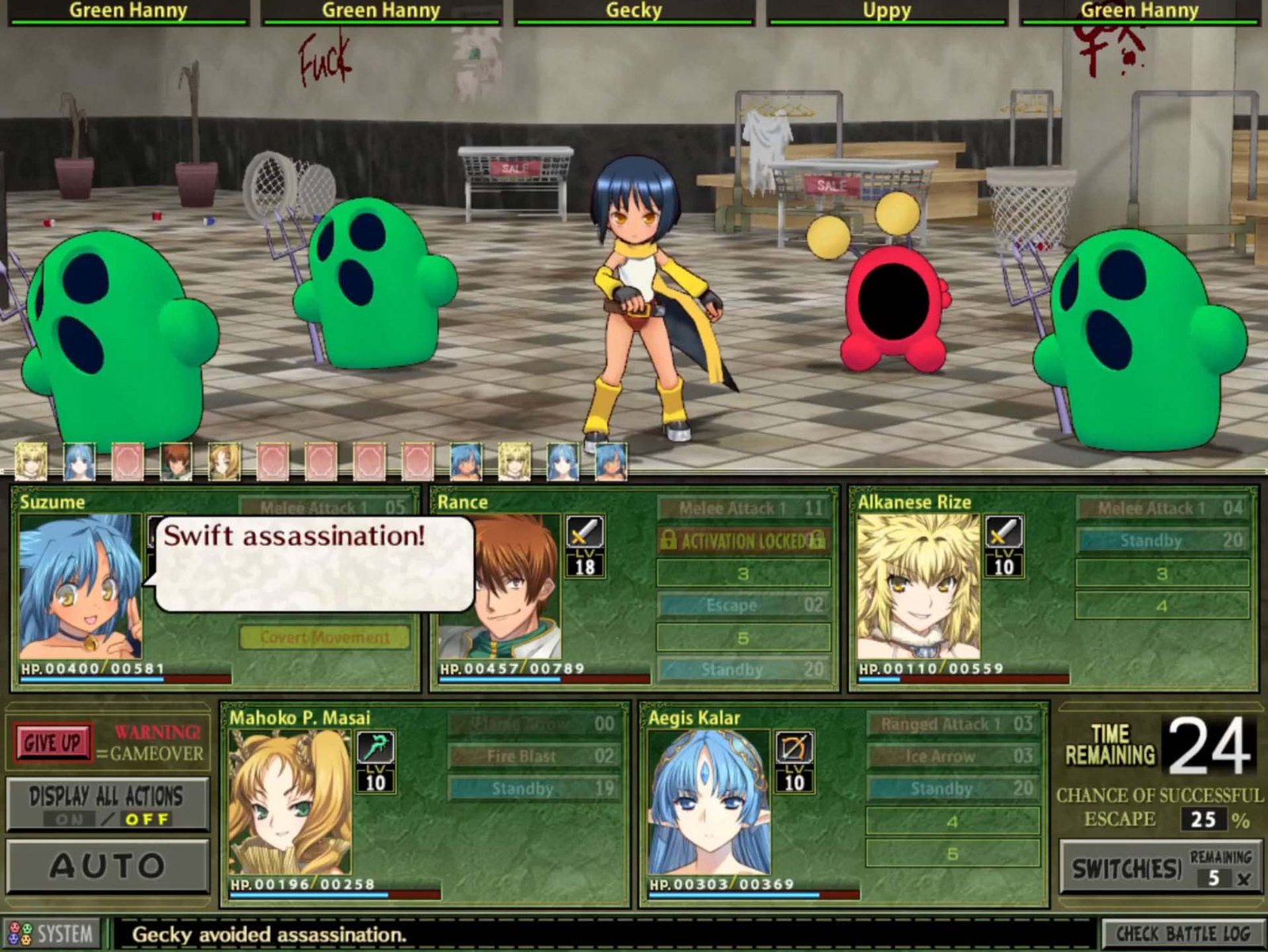The height and width of the screenshot is (952, 1268).
Task: Select Aegis Kalar's portrait
Action: click(708, 802)
